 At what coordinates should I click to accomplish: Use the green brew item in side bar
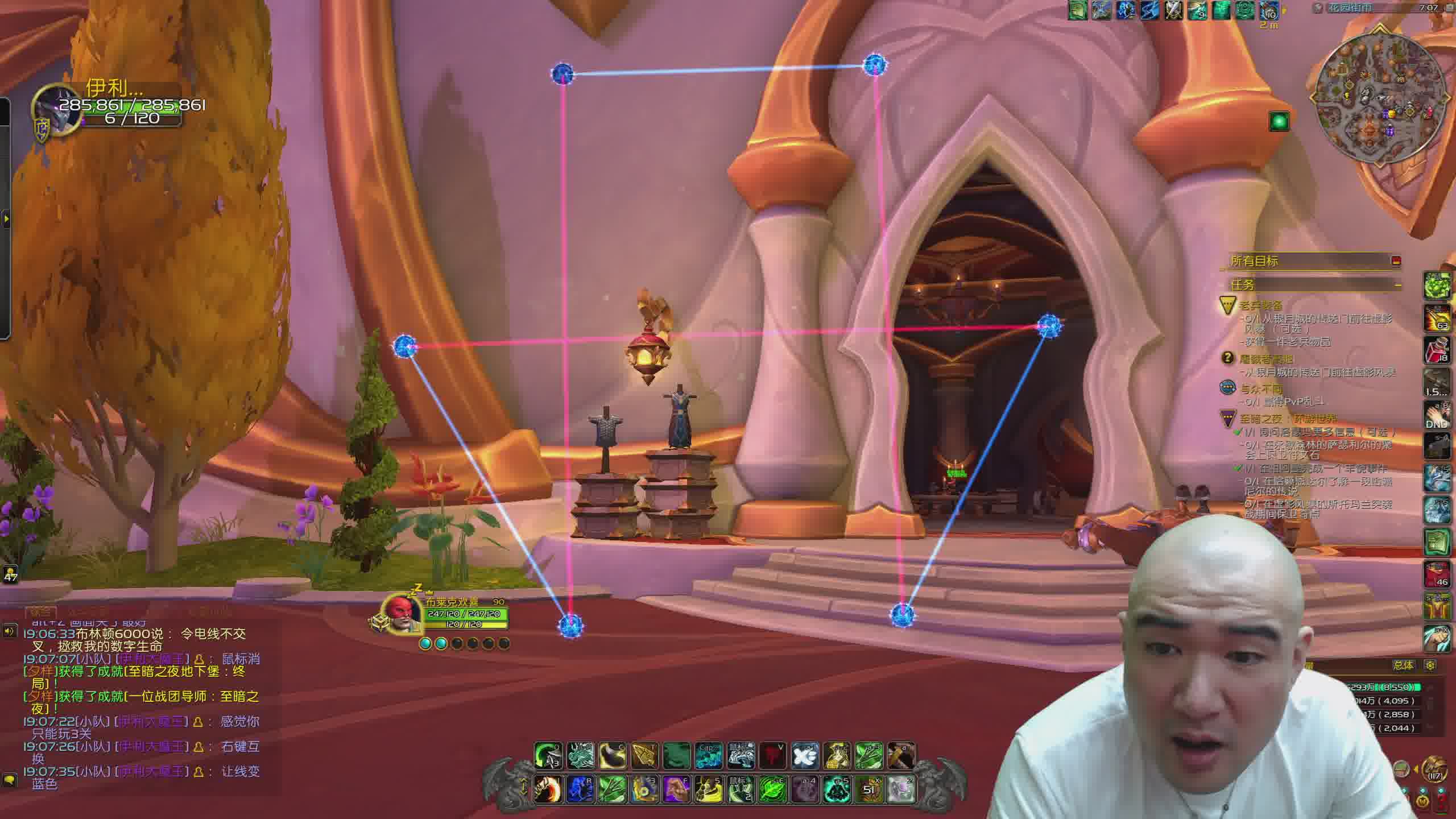1436,285
